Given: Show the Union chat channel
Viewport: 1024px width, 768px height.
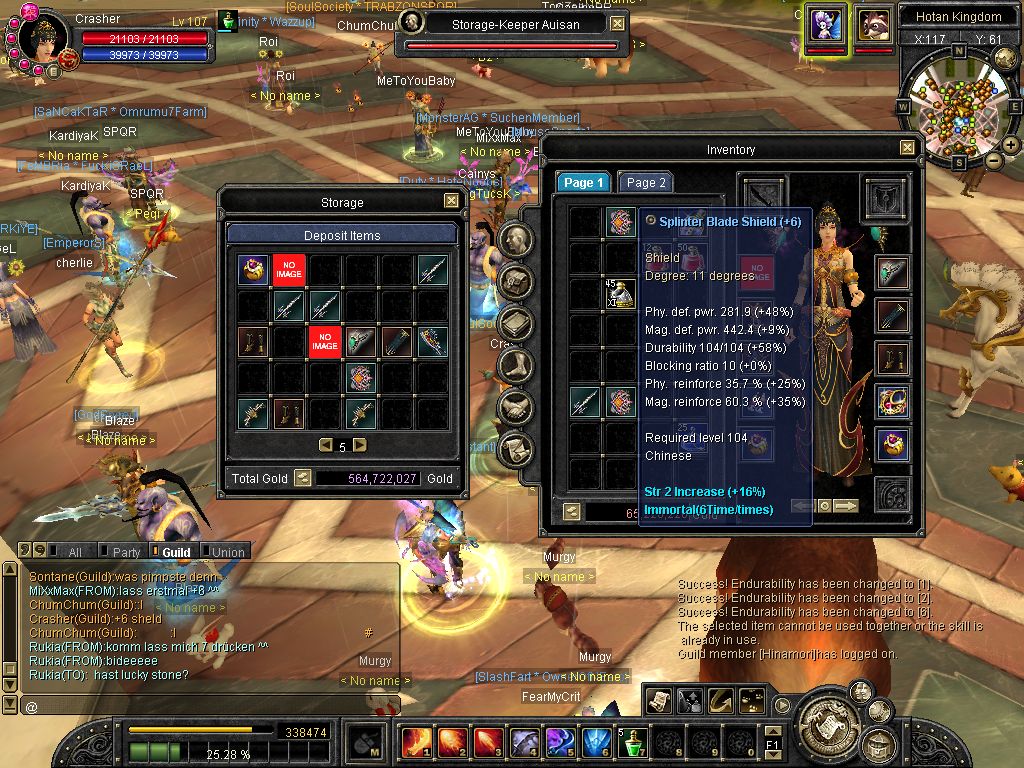Looking at the screenshot, I should coord(227,552).
